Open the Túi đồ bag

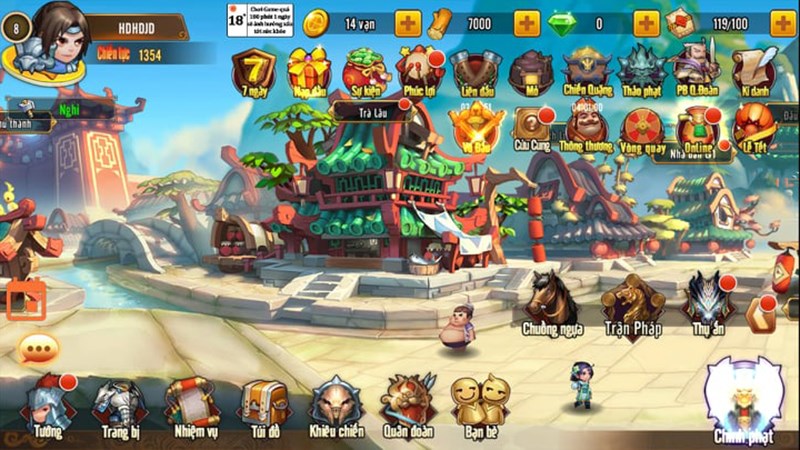pyautogui.click(x=264, y=403)
